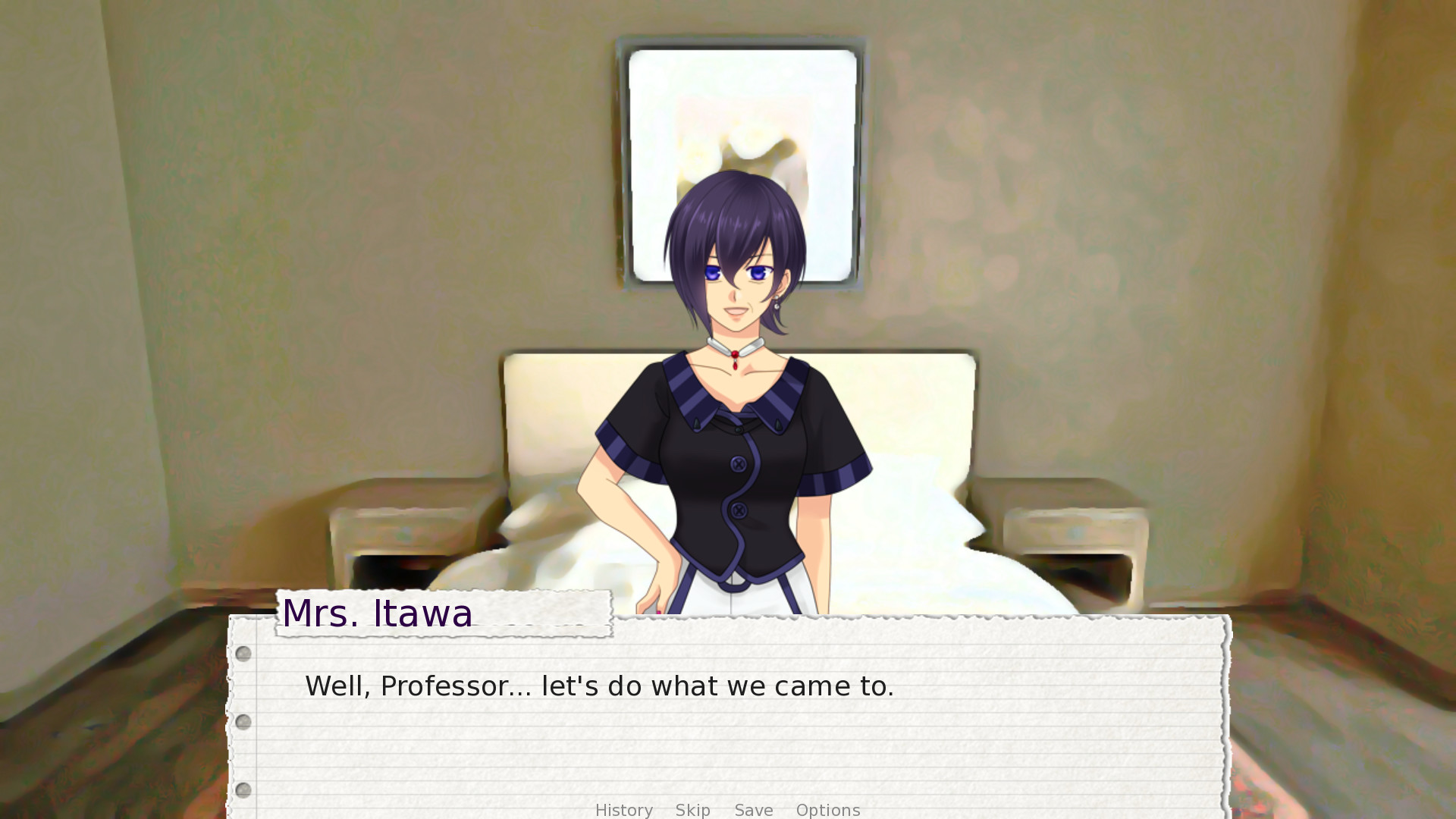Click the dialogue text to advance

point(599,685)
